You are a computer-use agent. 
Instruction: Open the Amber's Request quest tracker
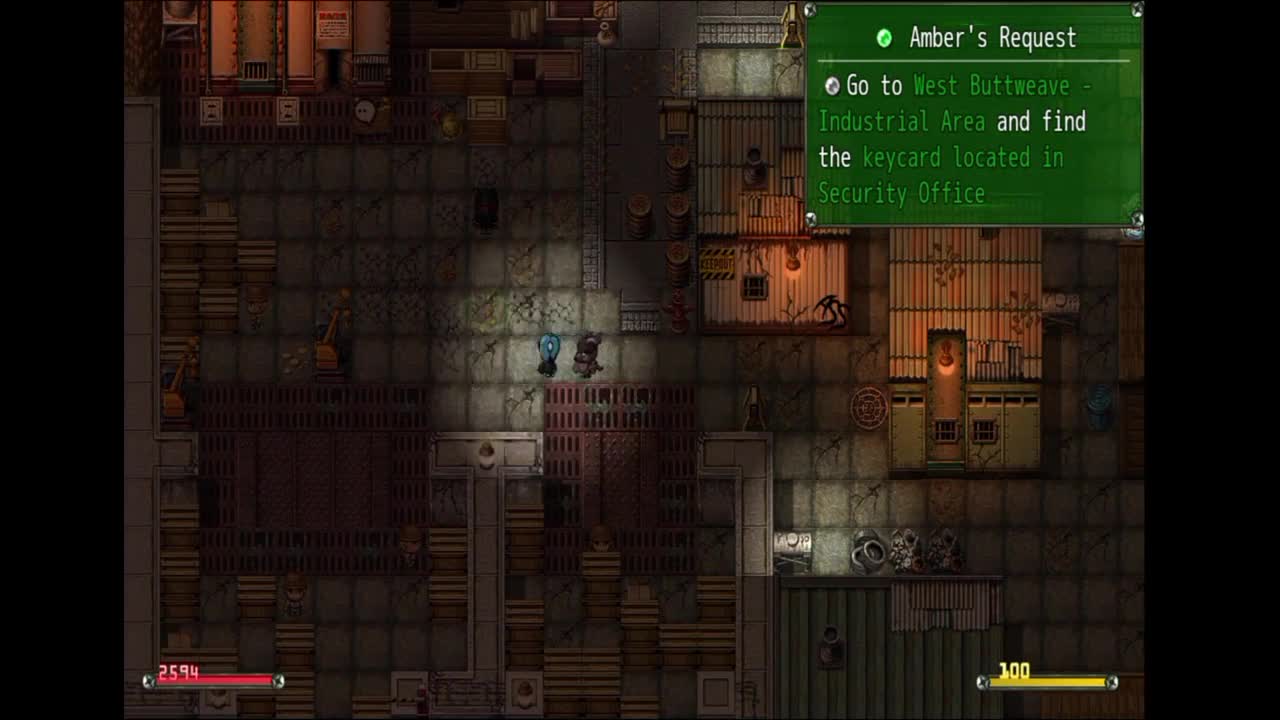coord(991,39)
